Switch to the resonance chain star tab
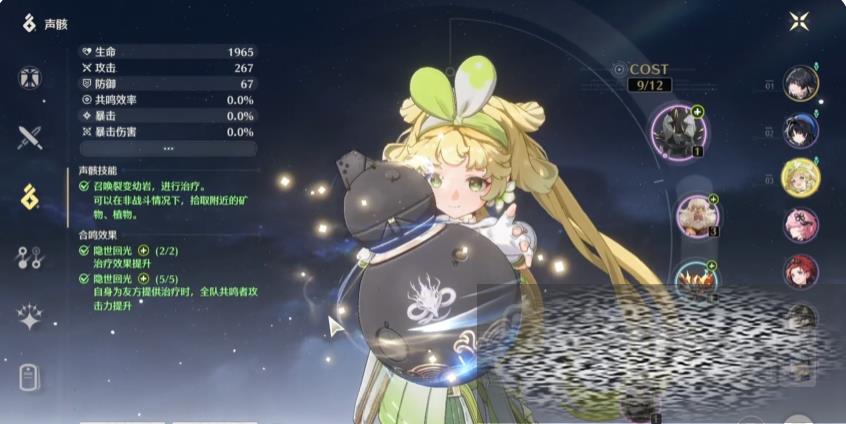Screen dimensions: 846x424 click(x=30, y=318)
